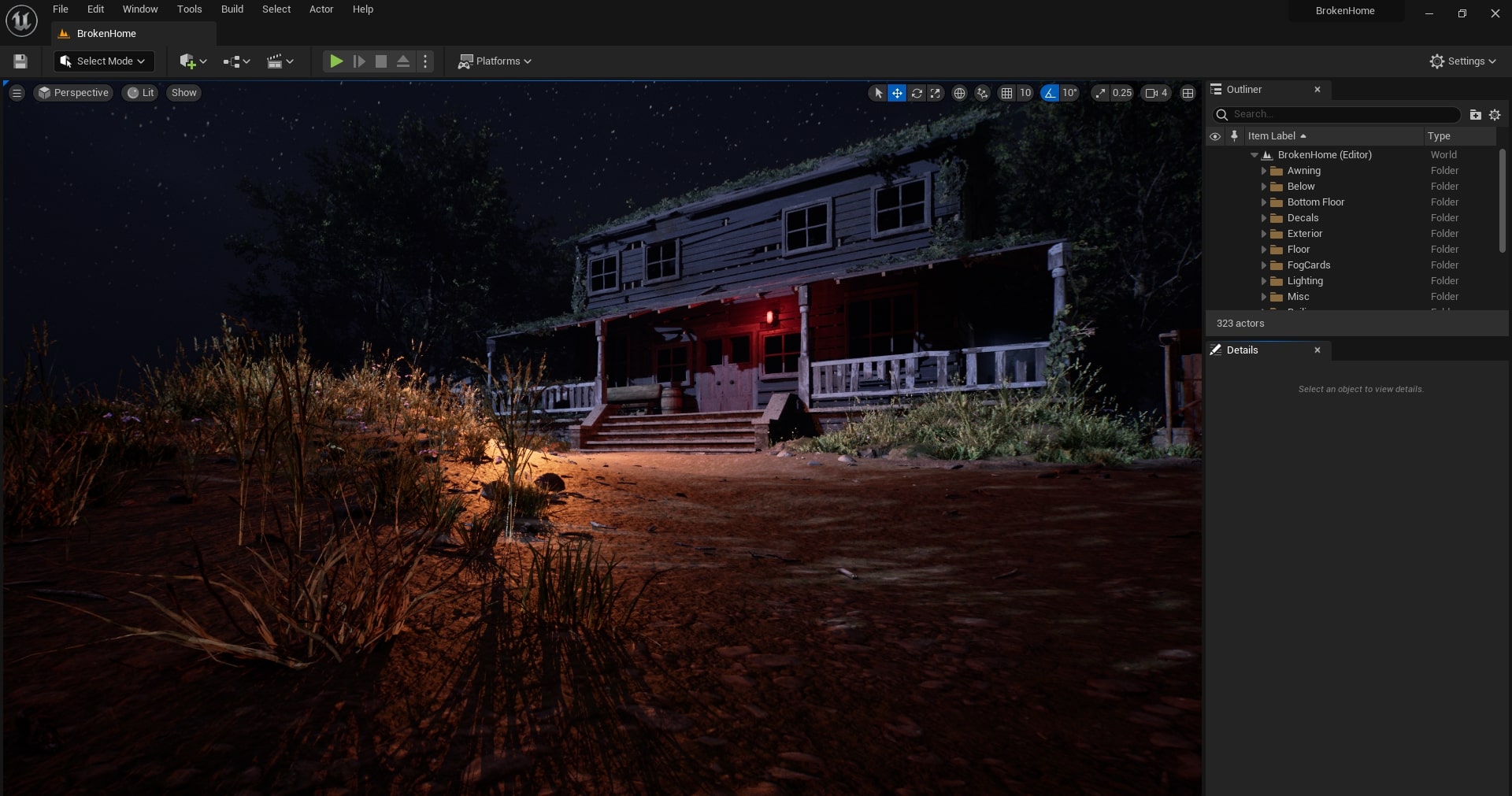Close the Unreal Editor window
The height and width of the screenshot is (796, 1512).
click(x=1495, y=13)
